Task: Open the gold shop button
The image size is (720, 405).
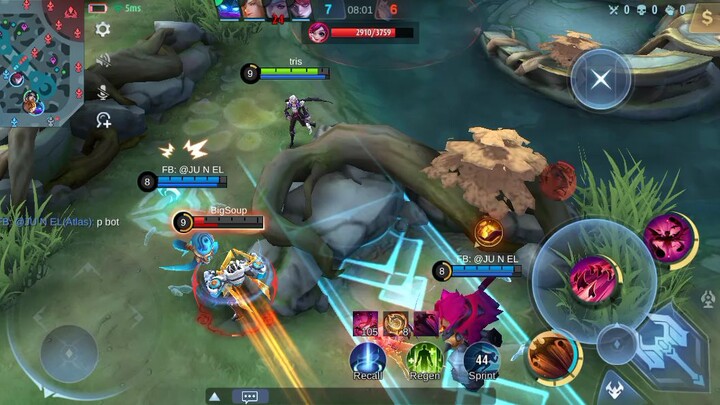Action: click(706, 17)
